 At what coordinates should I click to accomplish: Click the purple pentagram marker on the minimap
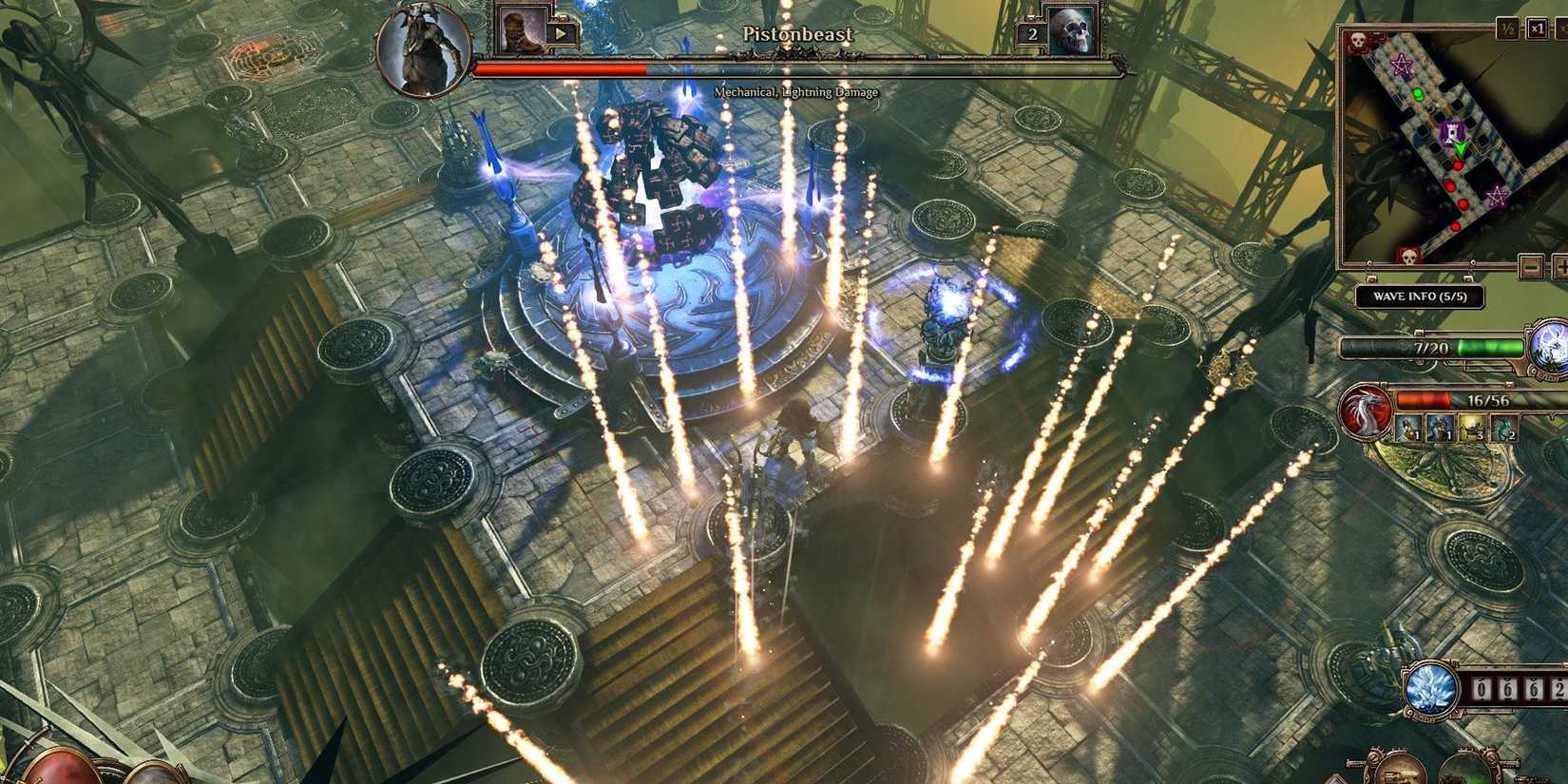[x=1401, y=64]
